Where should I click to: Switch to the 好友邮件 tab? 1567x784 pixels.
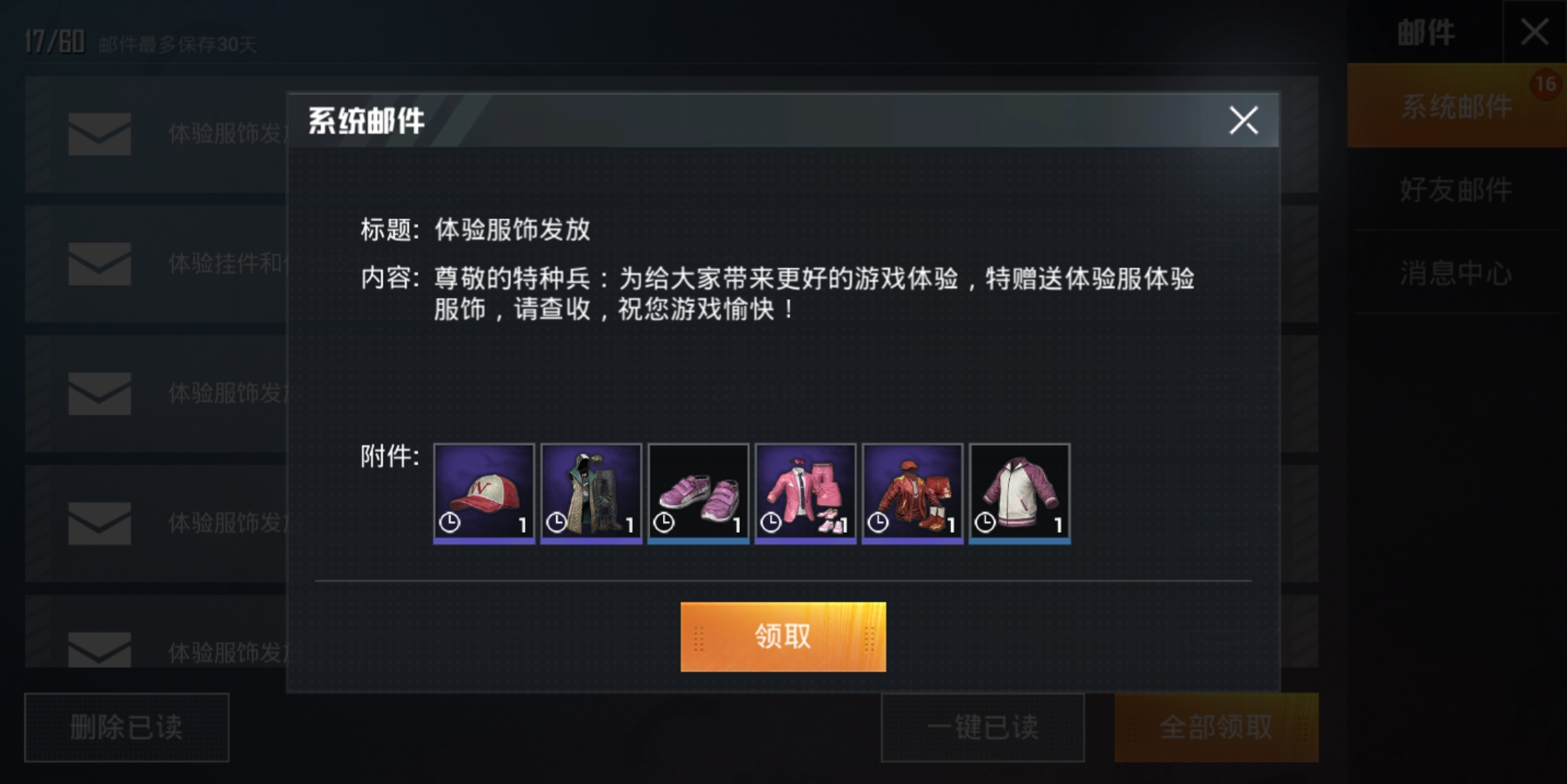pyautogui.click(x=1454, y=189)
